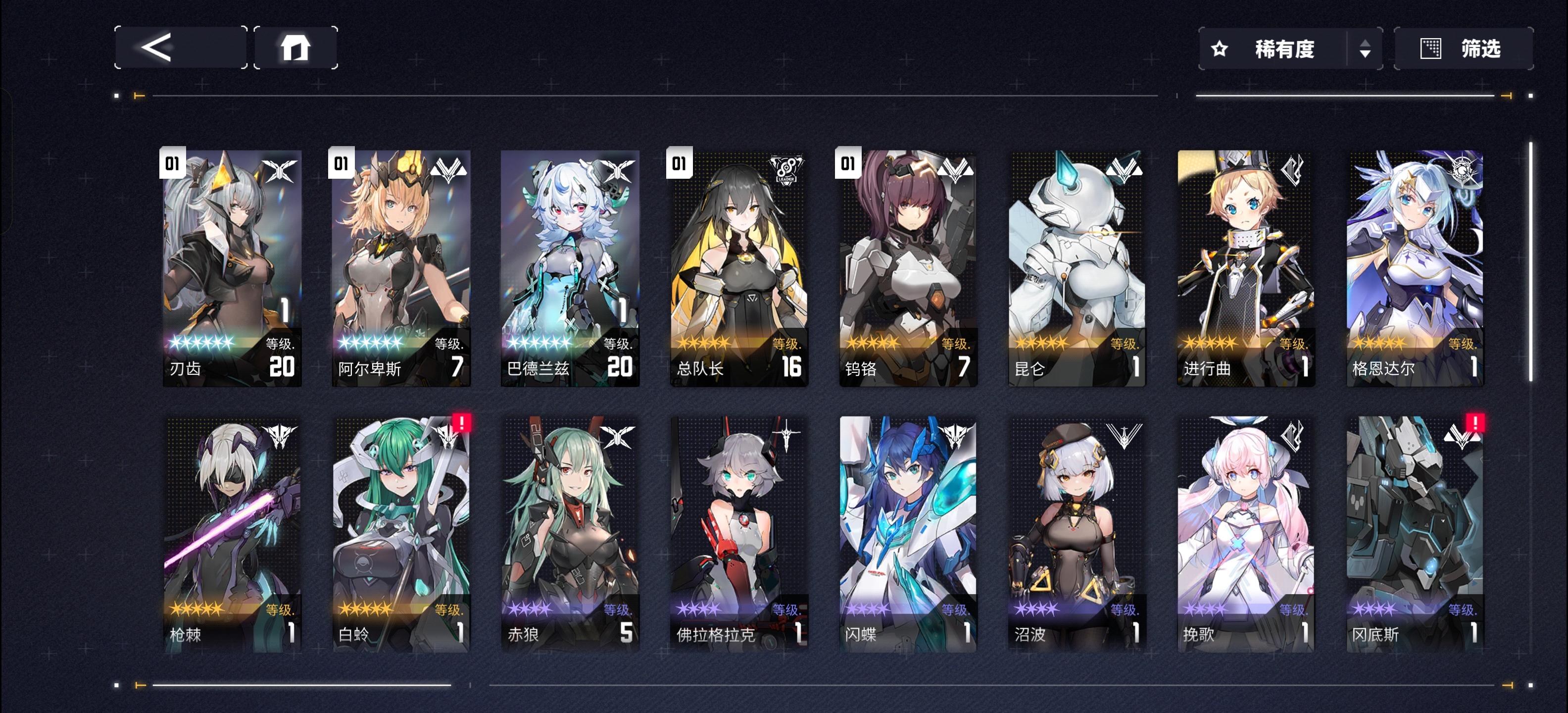
Task: Click the star rarity icon beside 稀有度
Action: (x=1219, y=49)
